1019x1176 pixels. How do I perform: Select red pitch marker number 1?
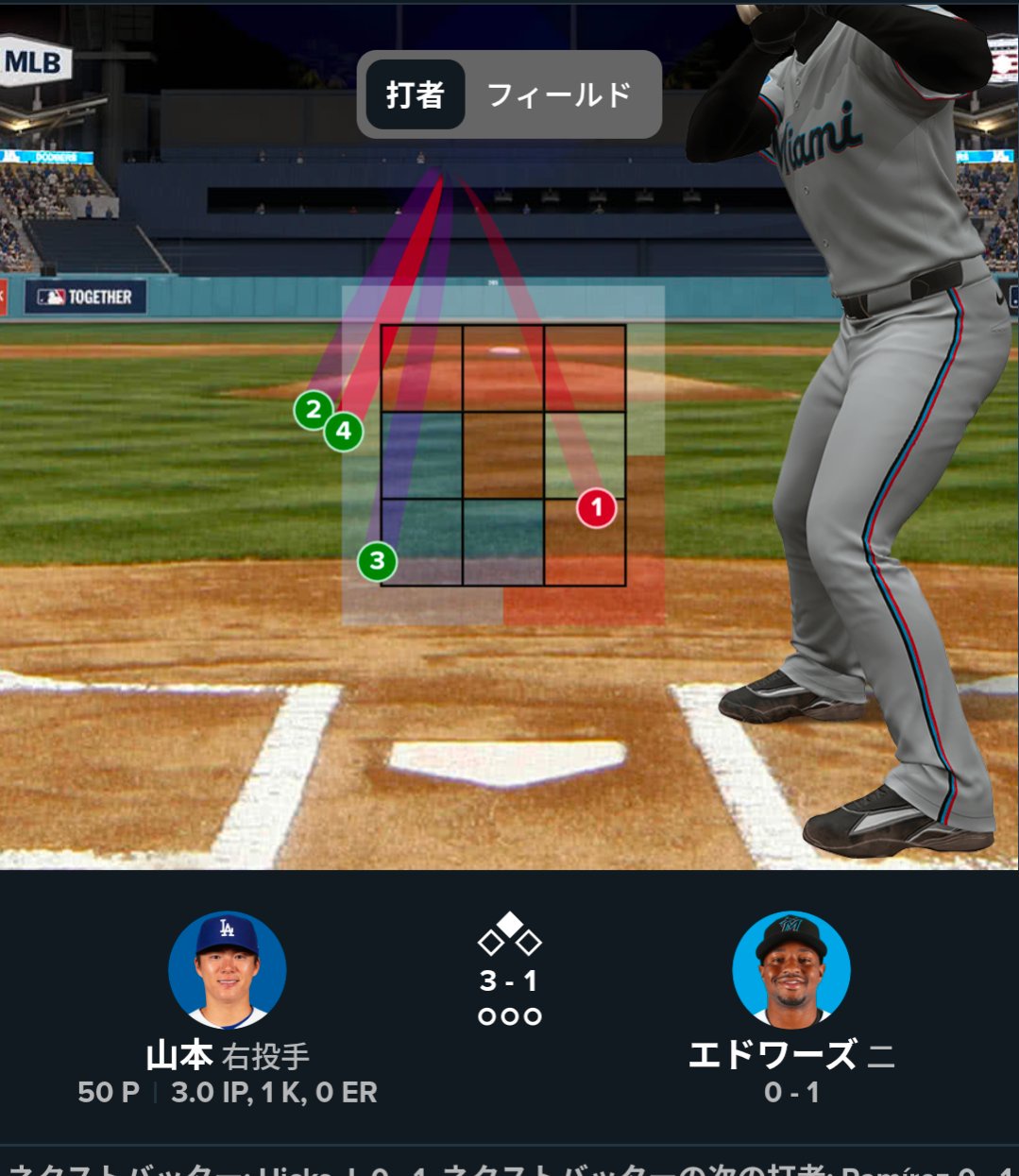[x=596, y=508]
